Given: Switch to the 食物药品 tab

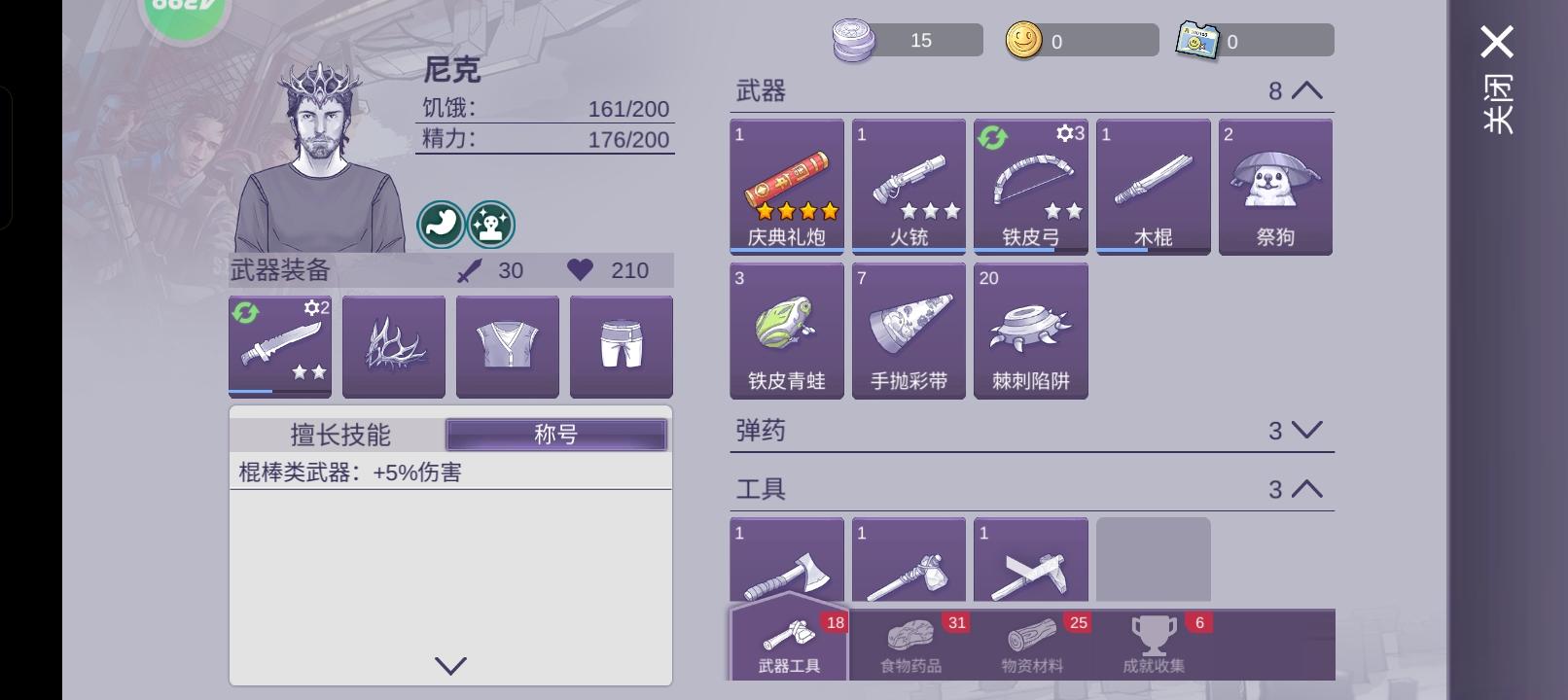Looking at the screenshot, I should click(x=912, y=647).
